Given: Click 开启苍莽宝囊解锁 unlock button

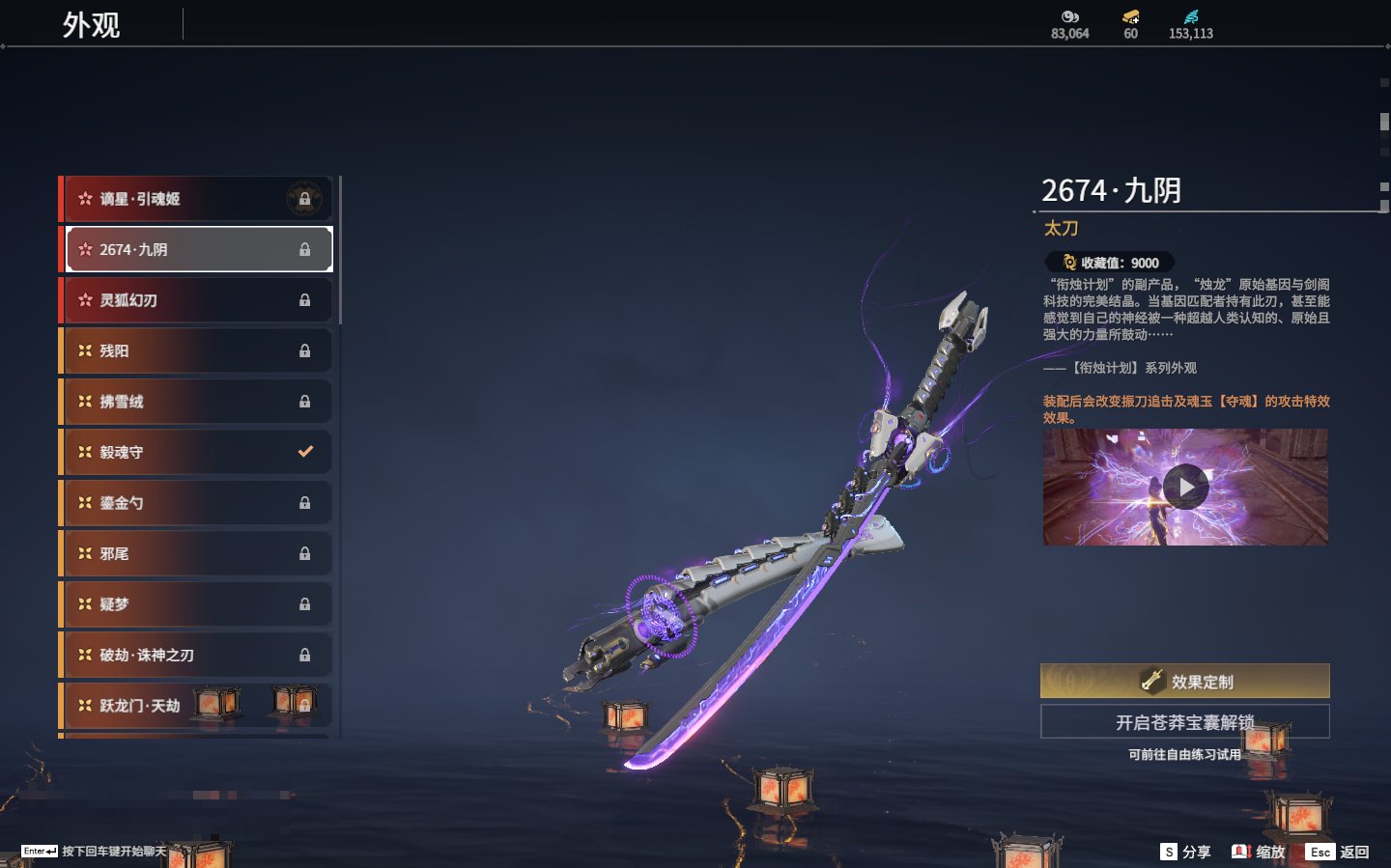Looking at the screenshot, I should click(x=1184, y=721).
